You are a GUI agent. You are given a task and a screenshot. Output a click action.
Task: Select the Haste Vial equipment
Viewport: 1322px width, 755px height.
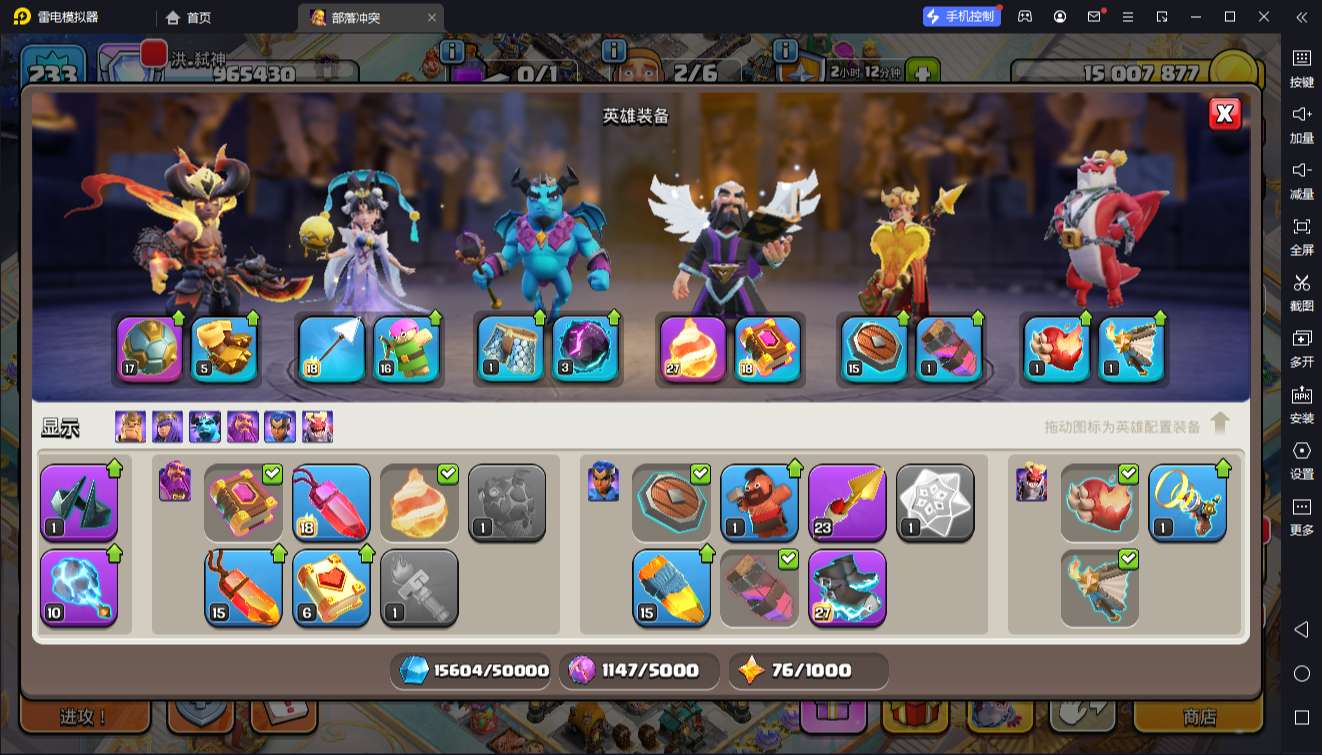671,588
